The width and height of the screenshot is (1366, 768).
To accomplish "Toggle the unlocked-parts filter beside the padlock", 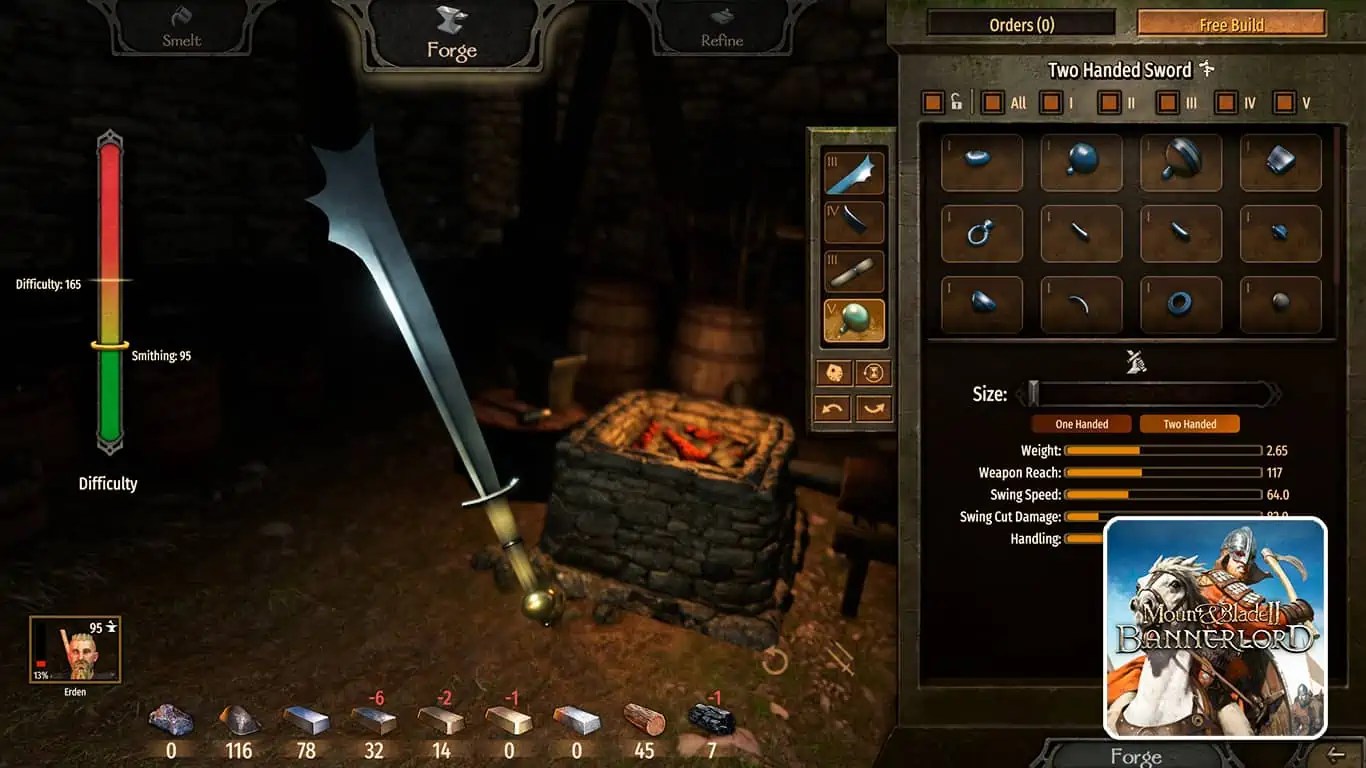I will click(x=933, y=102).
